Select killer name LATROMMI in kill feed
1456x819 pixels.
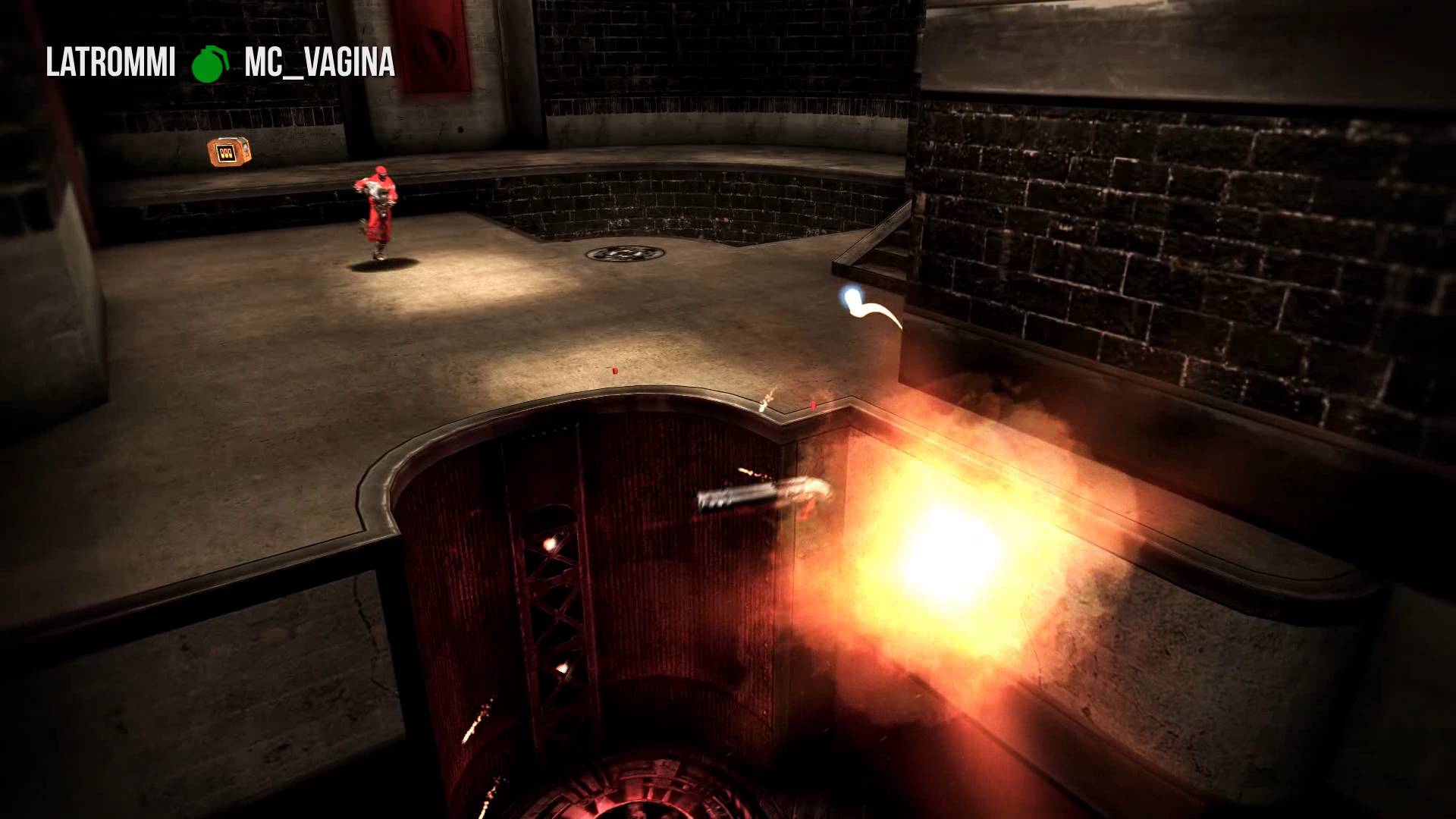pos(111,63)
